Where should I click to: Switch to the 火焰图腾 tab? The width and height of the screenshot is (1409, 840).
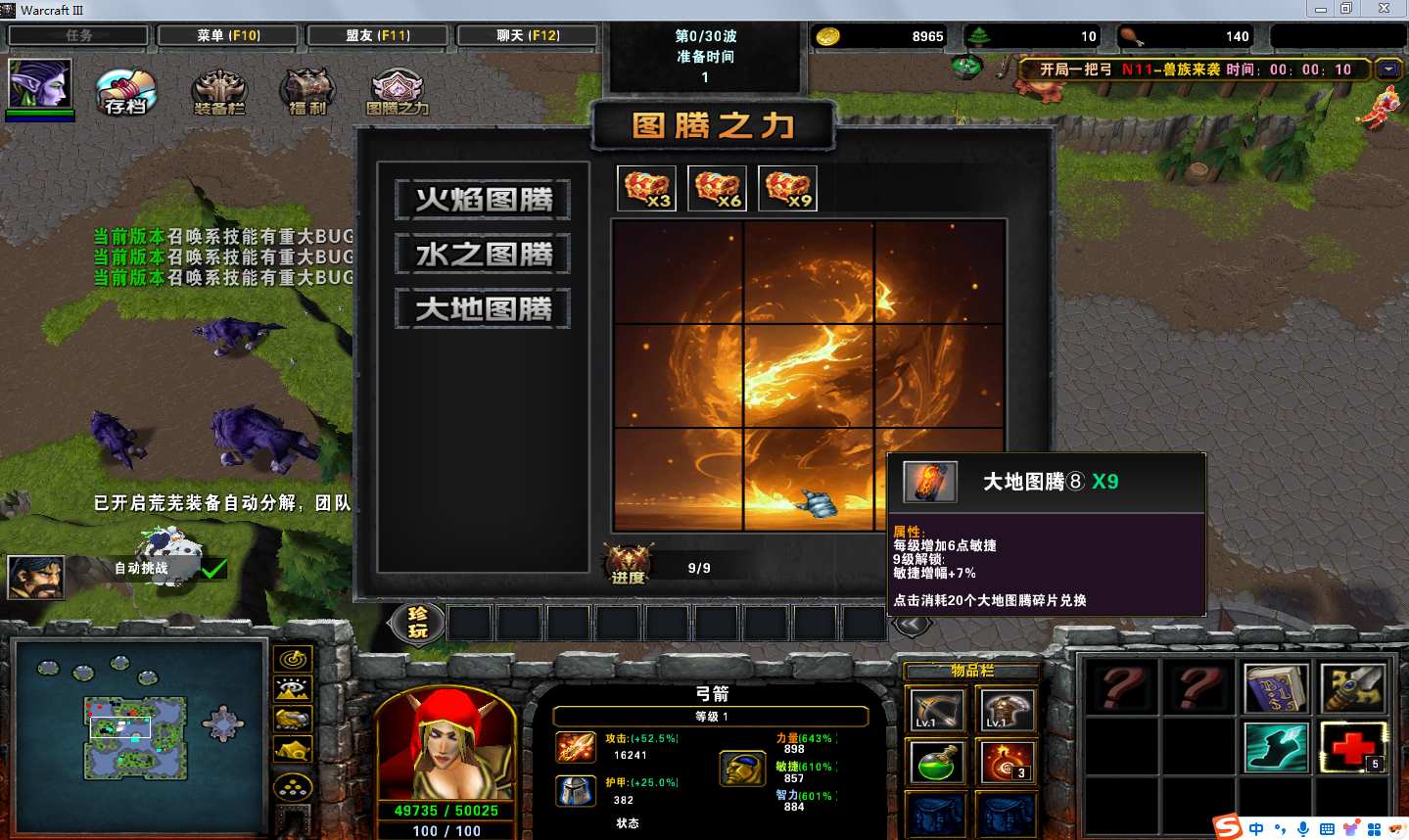pos(483,200)
